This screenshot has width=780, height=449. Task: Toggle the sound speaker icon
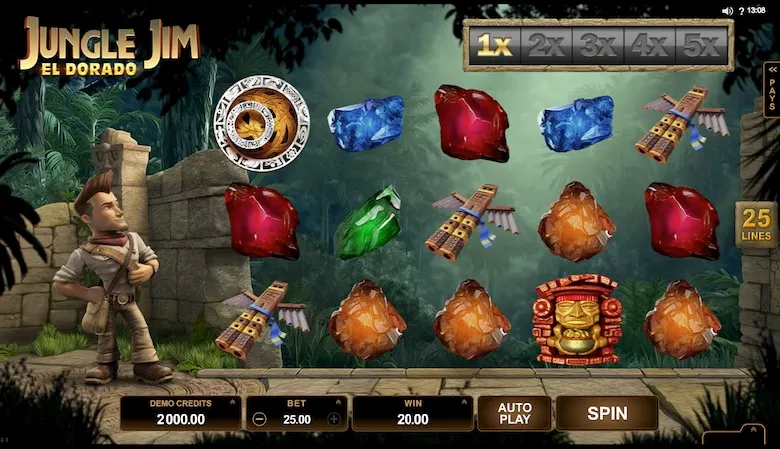point(727,11)
